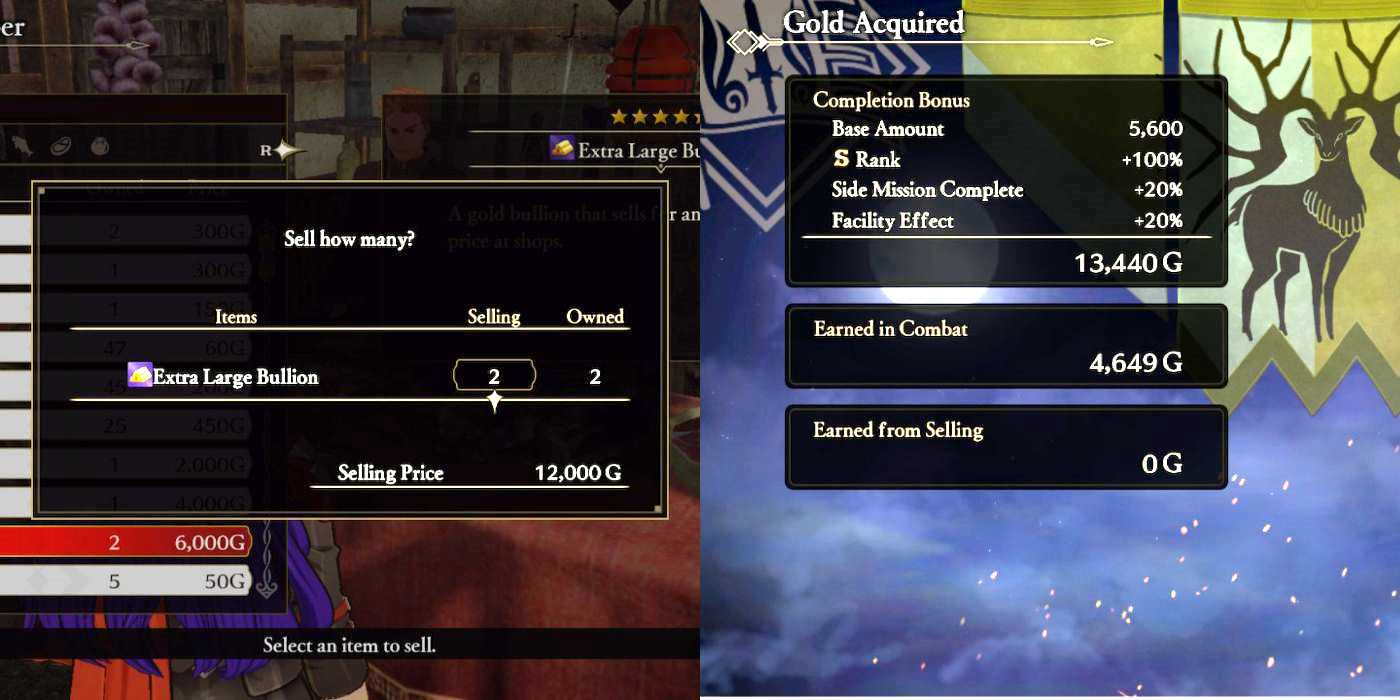Image resolution: width=1400 pixels, height=700 pixels.
Task: Switch to the round pouch category tab
Action: click(100, 147)
